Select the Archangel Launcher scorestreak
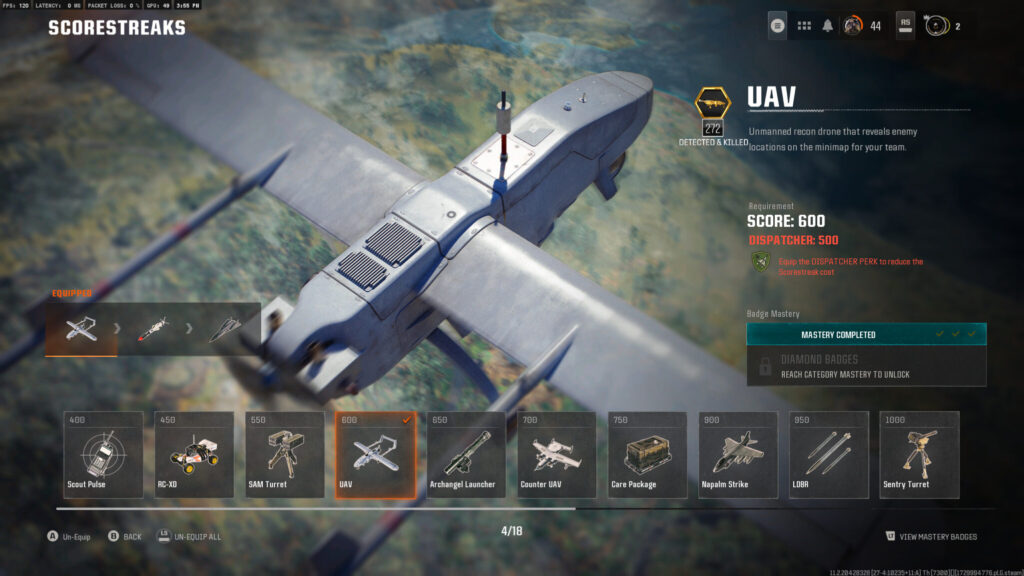Viewport: 1024px width, 576px height. pos(466,455)
